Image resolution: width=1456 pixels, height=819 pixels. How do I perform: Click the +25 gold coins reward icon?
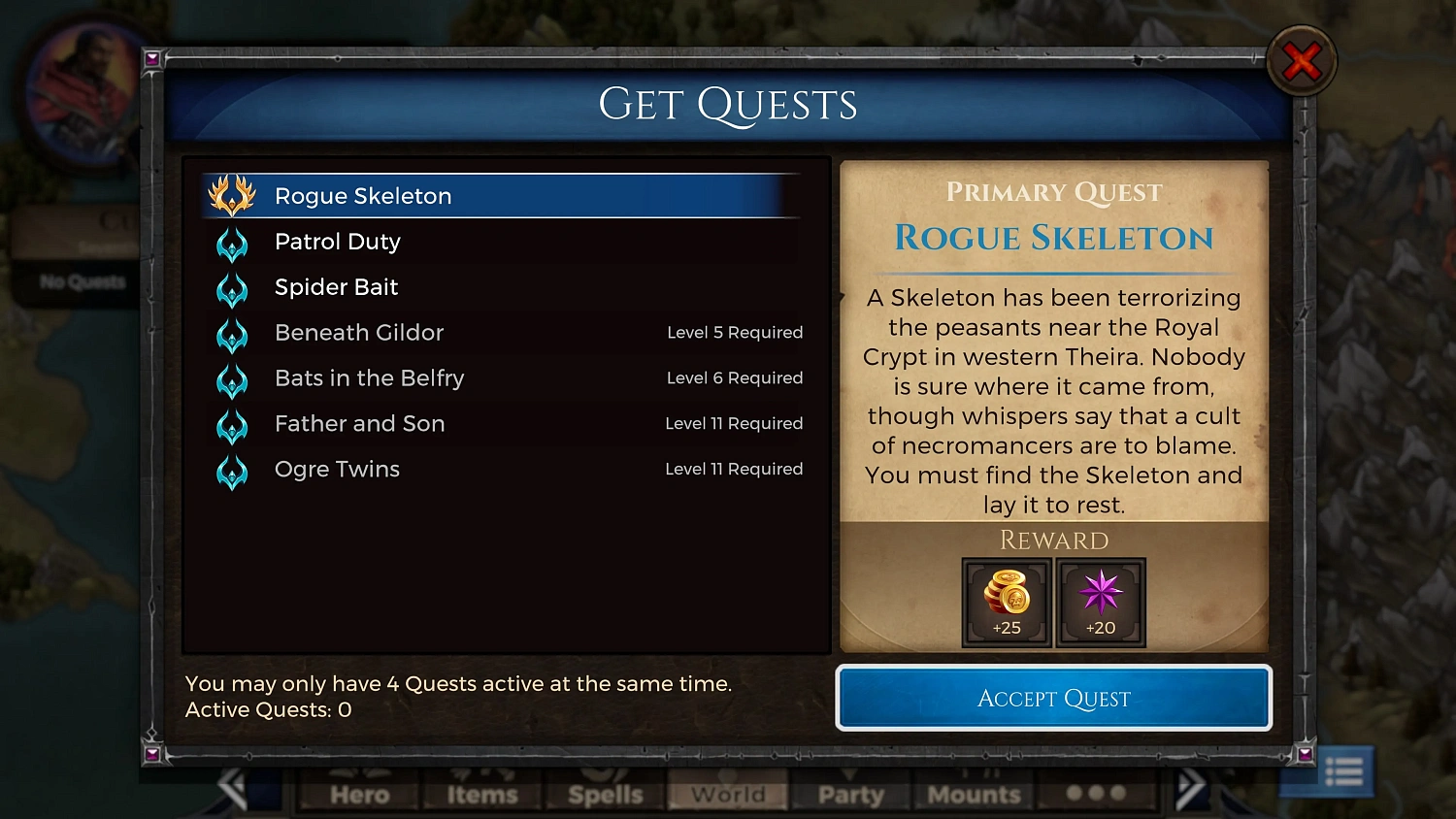point(1007,602)
